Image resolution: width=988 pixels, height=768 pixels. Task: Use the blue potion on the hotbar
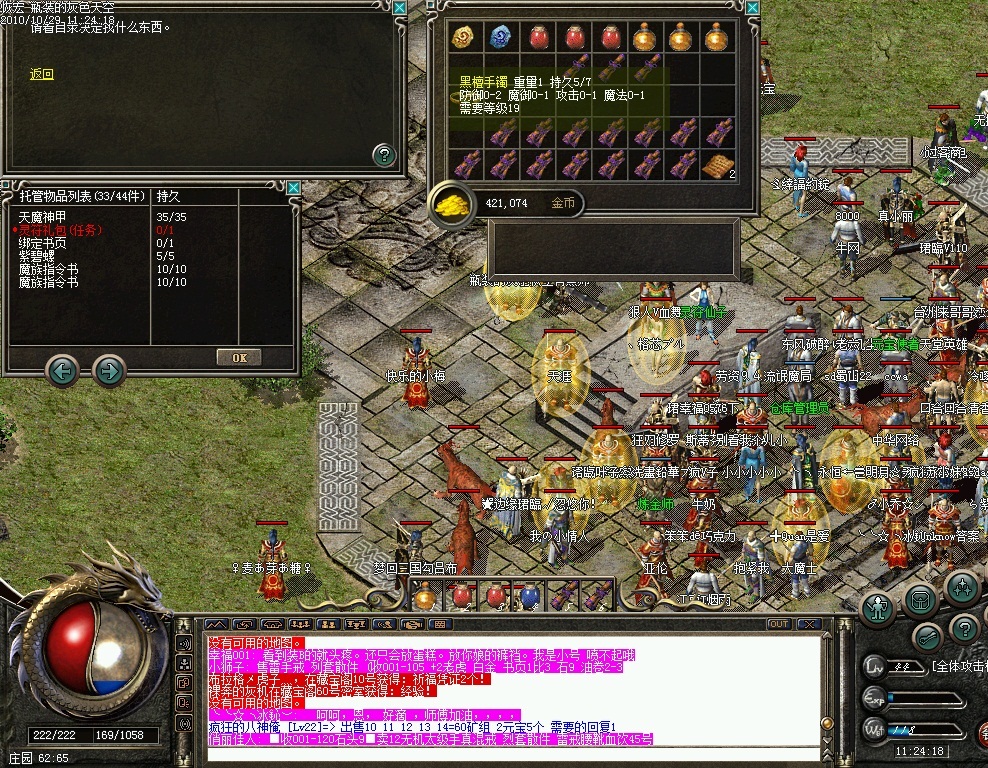530,597
